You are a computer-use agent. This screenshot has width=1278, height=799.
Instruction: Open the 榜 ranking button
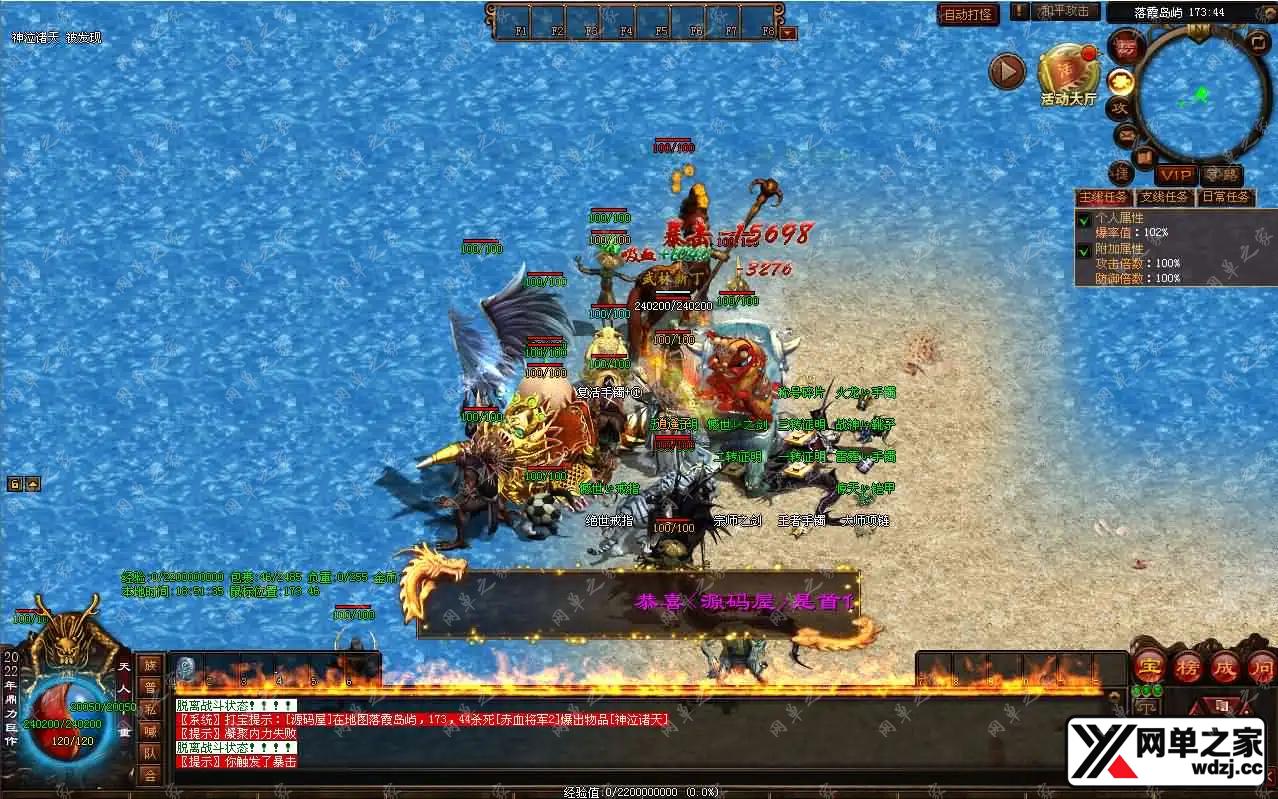1187,665
